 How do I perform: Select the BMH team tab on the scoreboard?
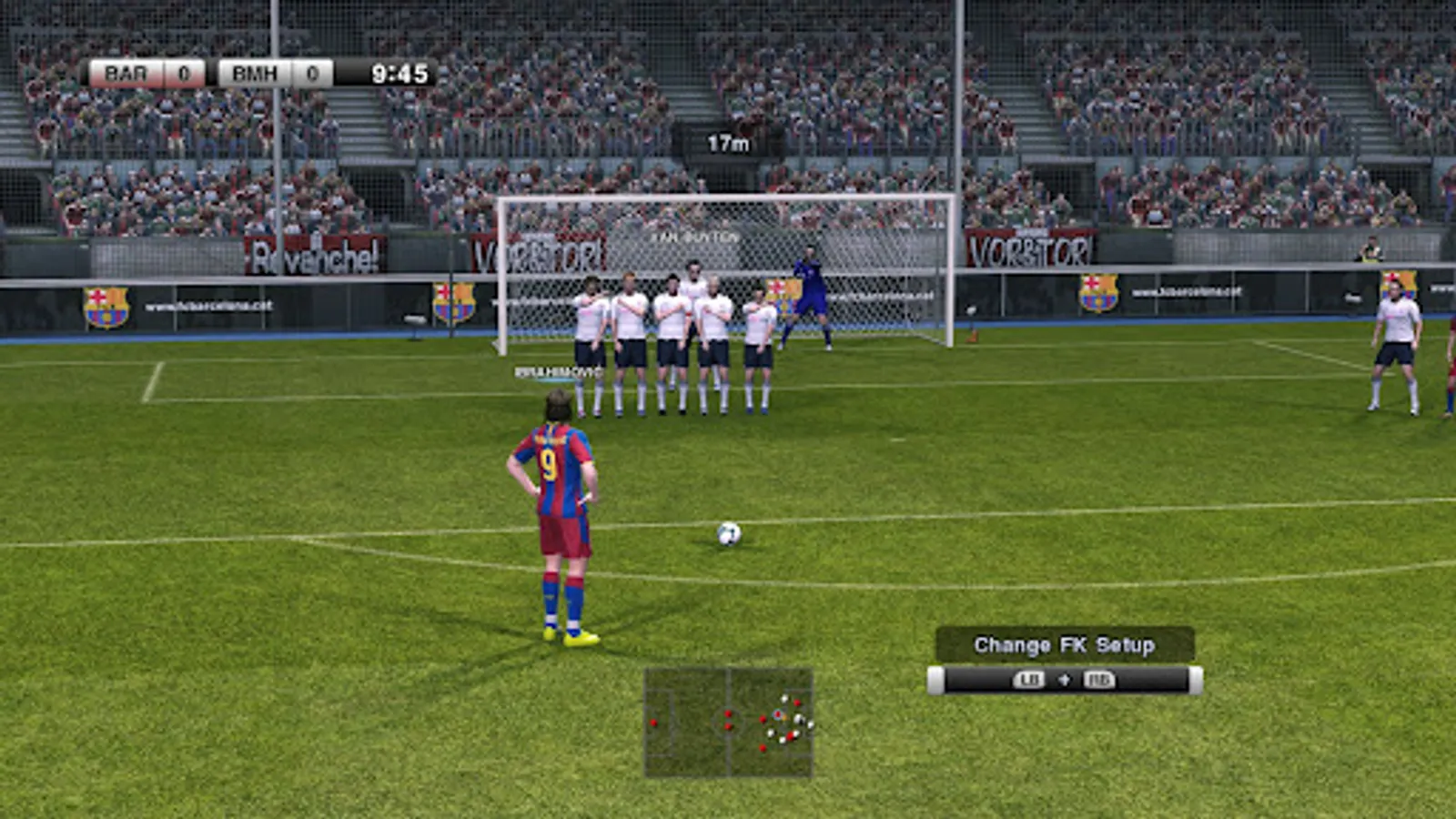coord(255,74)
